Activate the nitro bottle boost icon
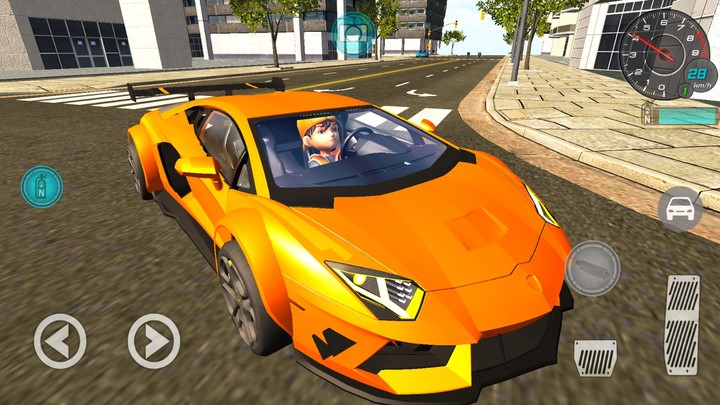The width and height of the screenshot is (720, 405). (x=42, y=187)
